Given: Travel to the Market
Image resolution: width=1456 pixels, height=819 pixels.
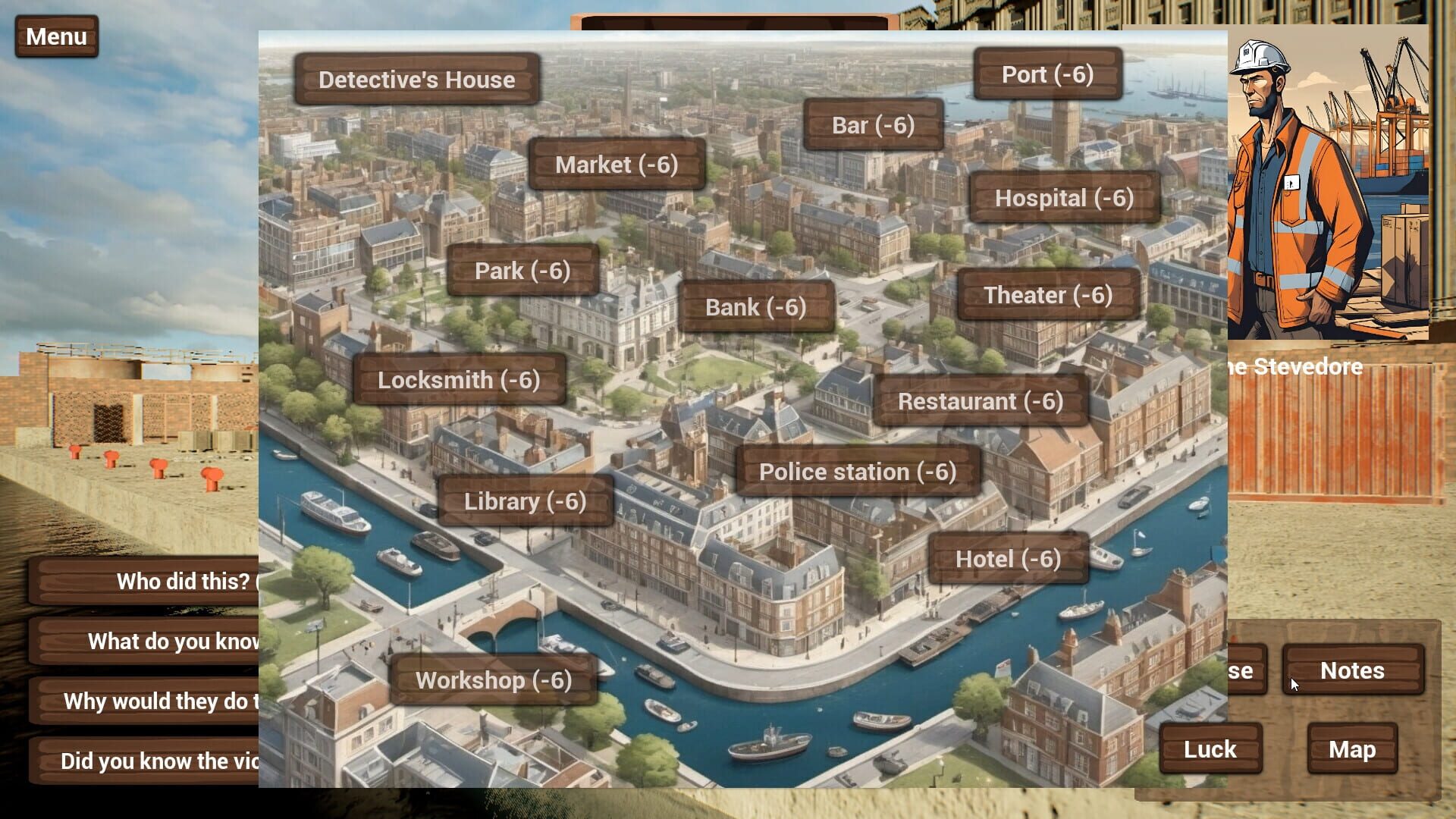Looking at the screenshot, I should click(616, 165).
